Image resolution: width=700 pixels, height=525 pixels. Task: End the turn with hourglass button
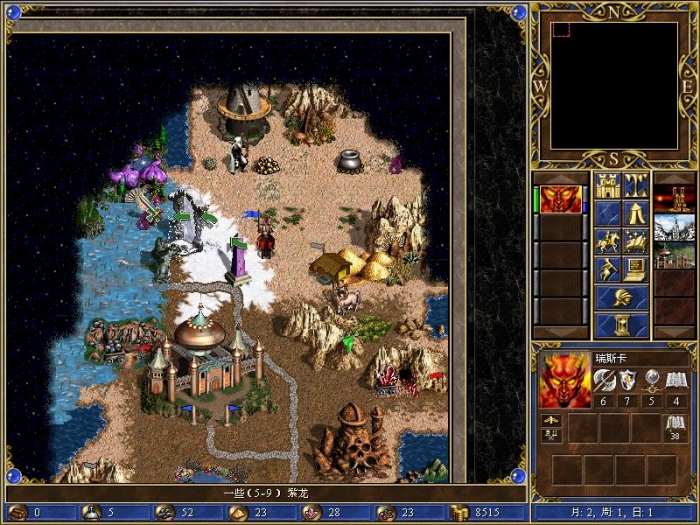click(621, 325)
